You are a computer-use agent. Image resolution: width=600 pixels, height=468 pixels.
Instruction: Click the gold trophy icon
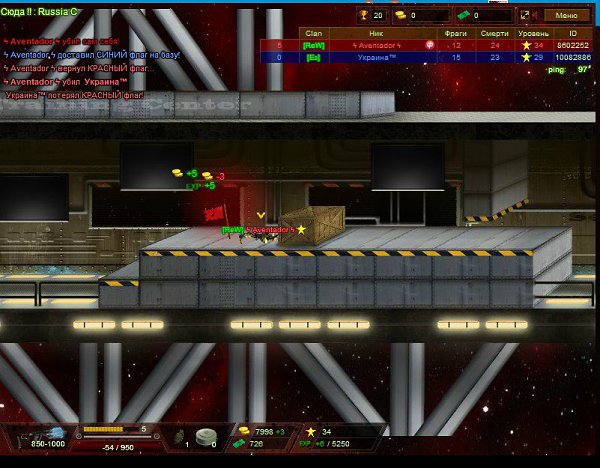click(x=363, y=15)
